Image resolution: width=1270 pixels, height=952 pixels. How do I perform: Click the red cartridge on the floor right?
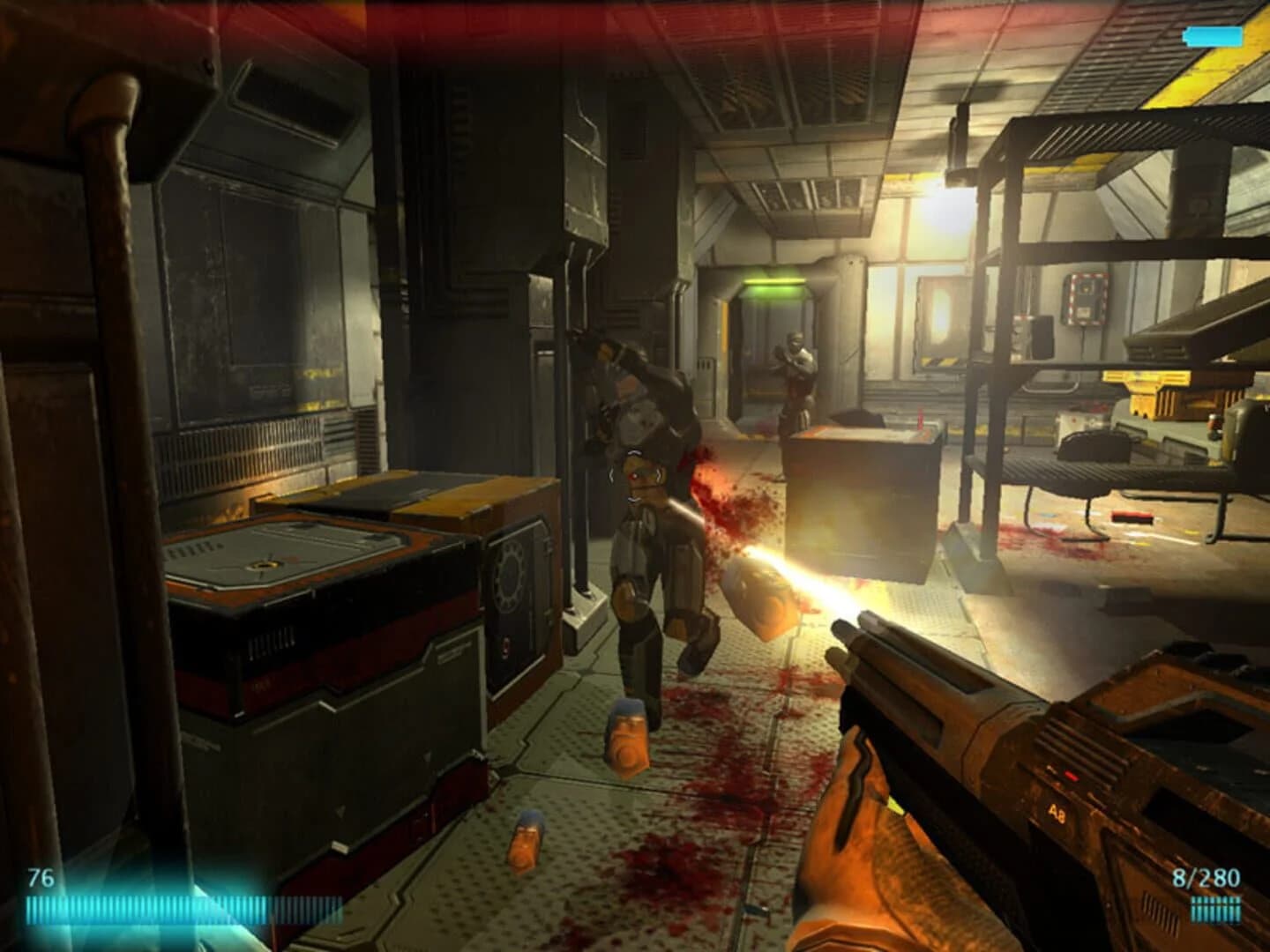[1129, 516]
